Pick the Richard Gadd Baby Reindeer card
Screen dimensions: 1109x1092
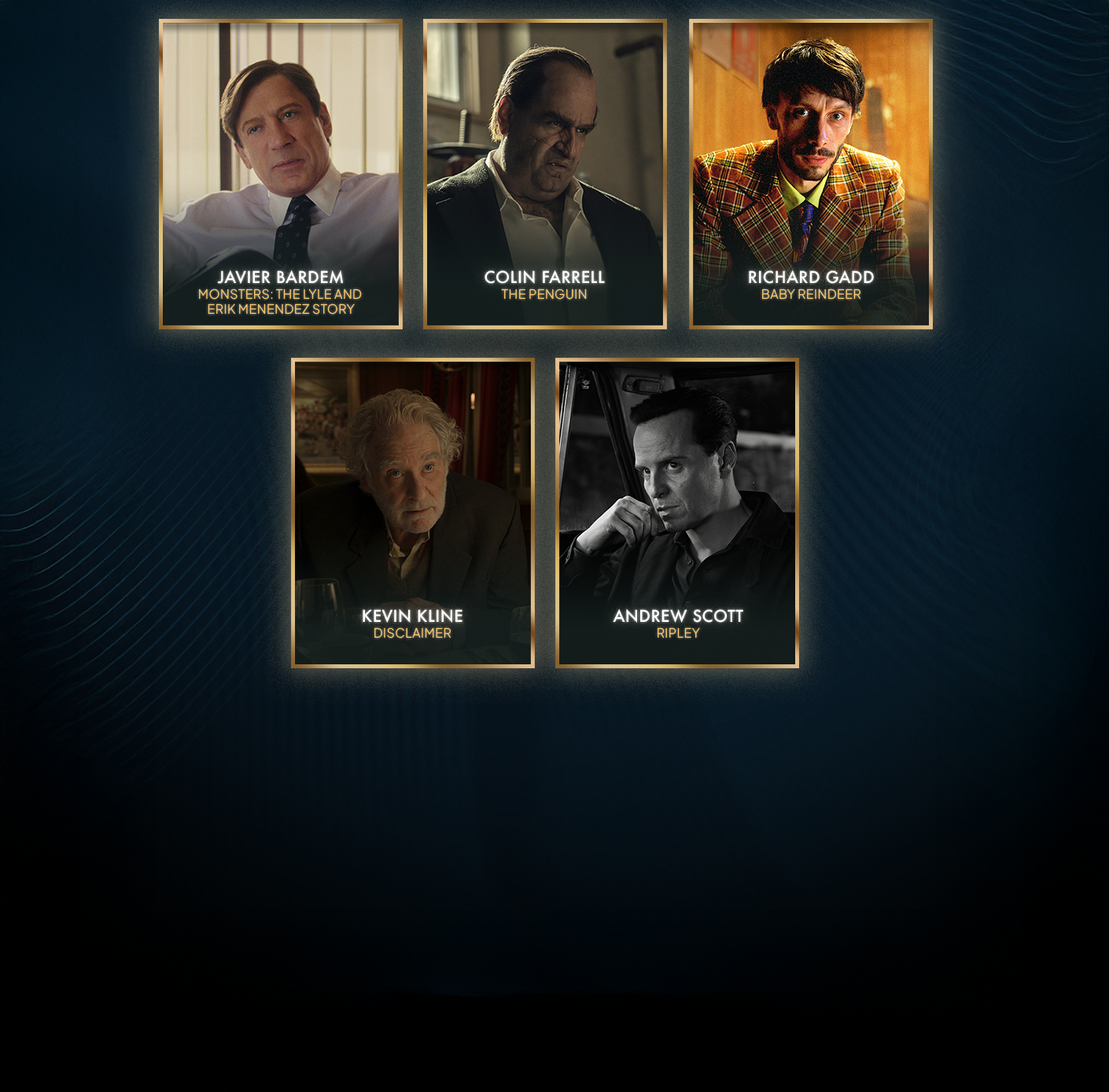(x=811, y=174)
